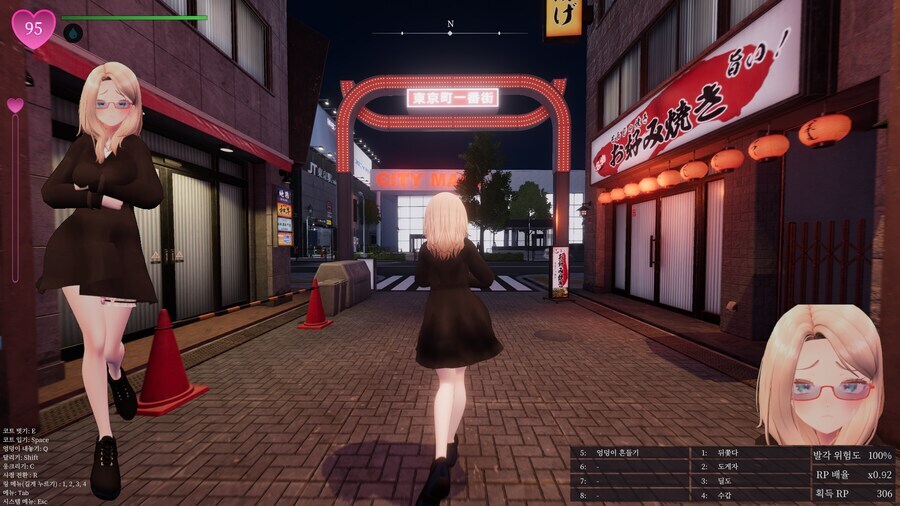Viewport: 900px width, 506px height.
Task: Select the 엉덩이 흔들기 action entry
Action: [615, 453]
